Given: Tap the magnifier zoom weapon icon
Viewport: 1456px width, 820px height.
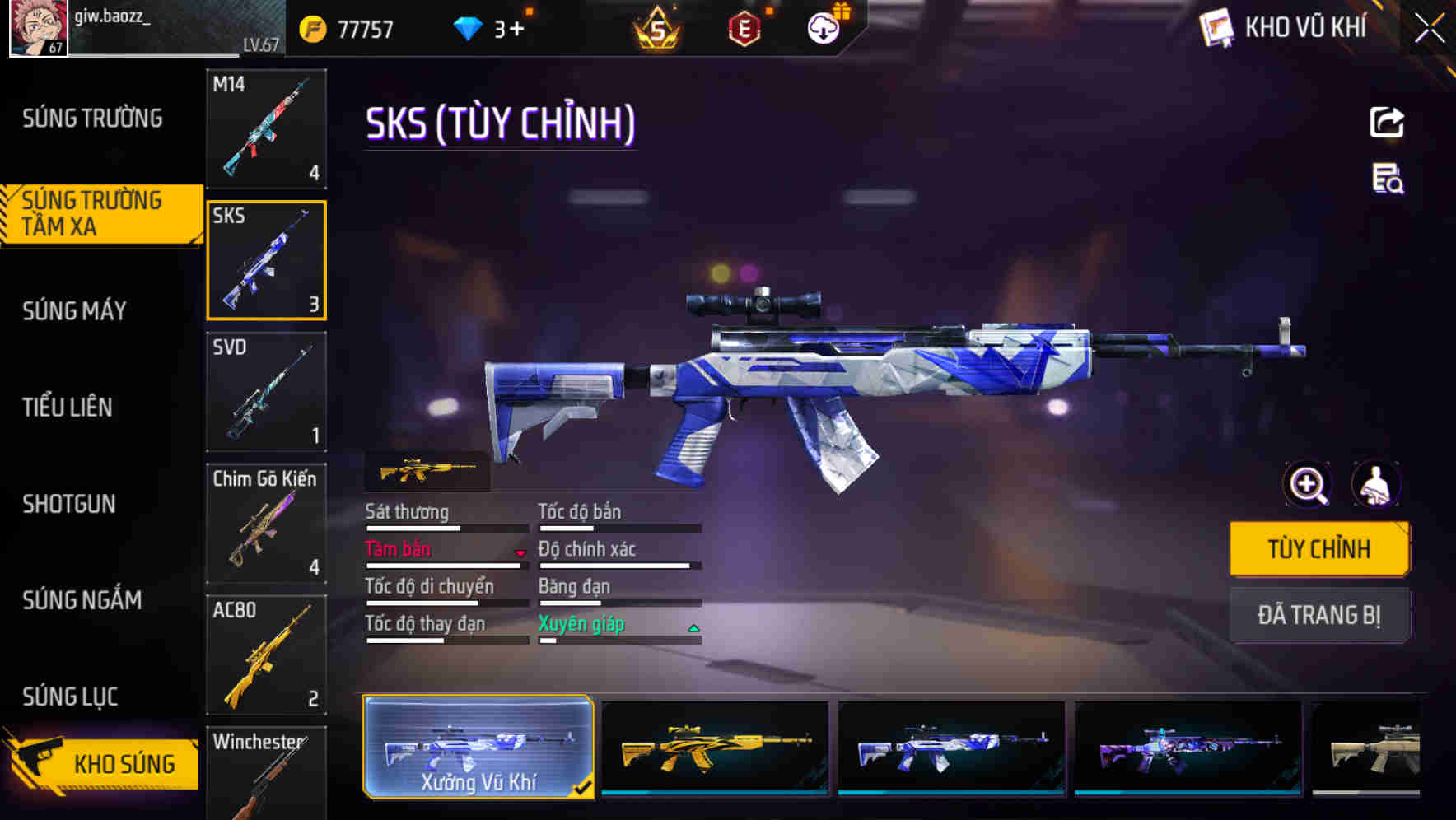Looking at the screenshot, I should click(1305, 485).
